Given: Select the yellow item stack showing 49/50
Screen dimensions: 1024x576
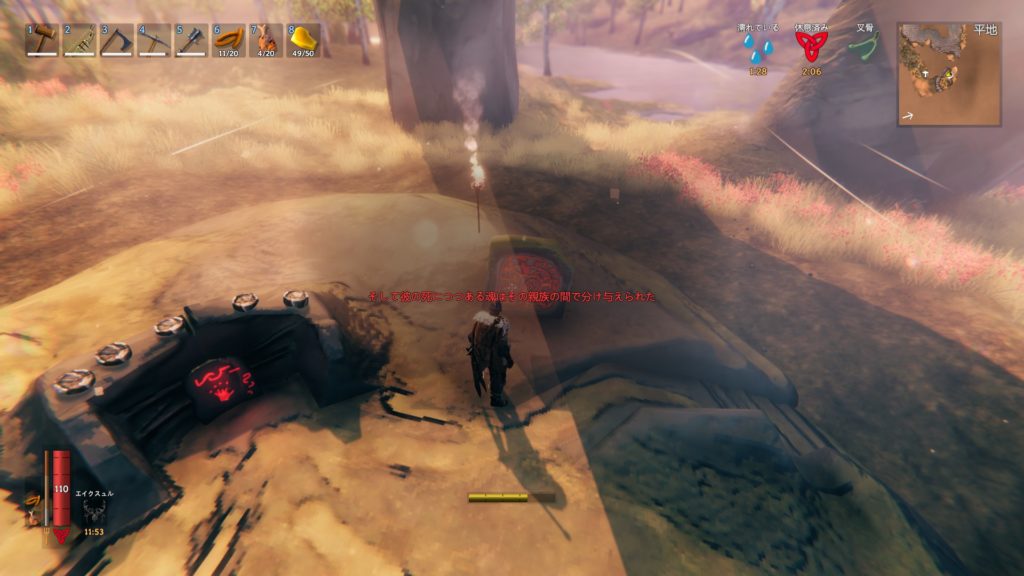Looking at the screenshot, I should [304, 40].
